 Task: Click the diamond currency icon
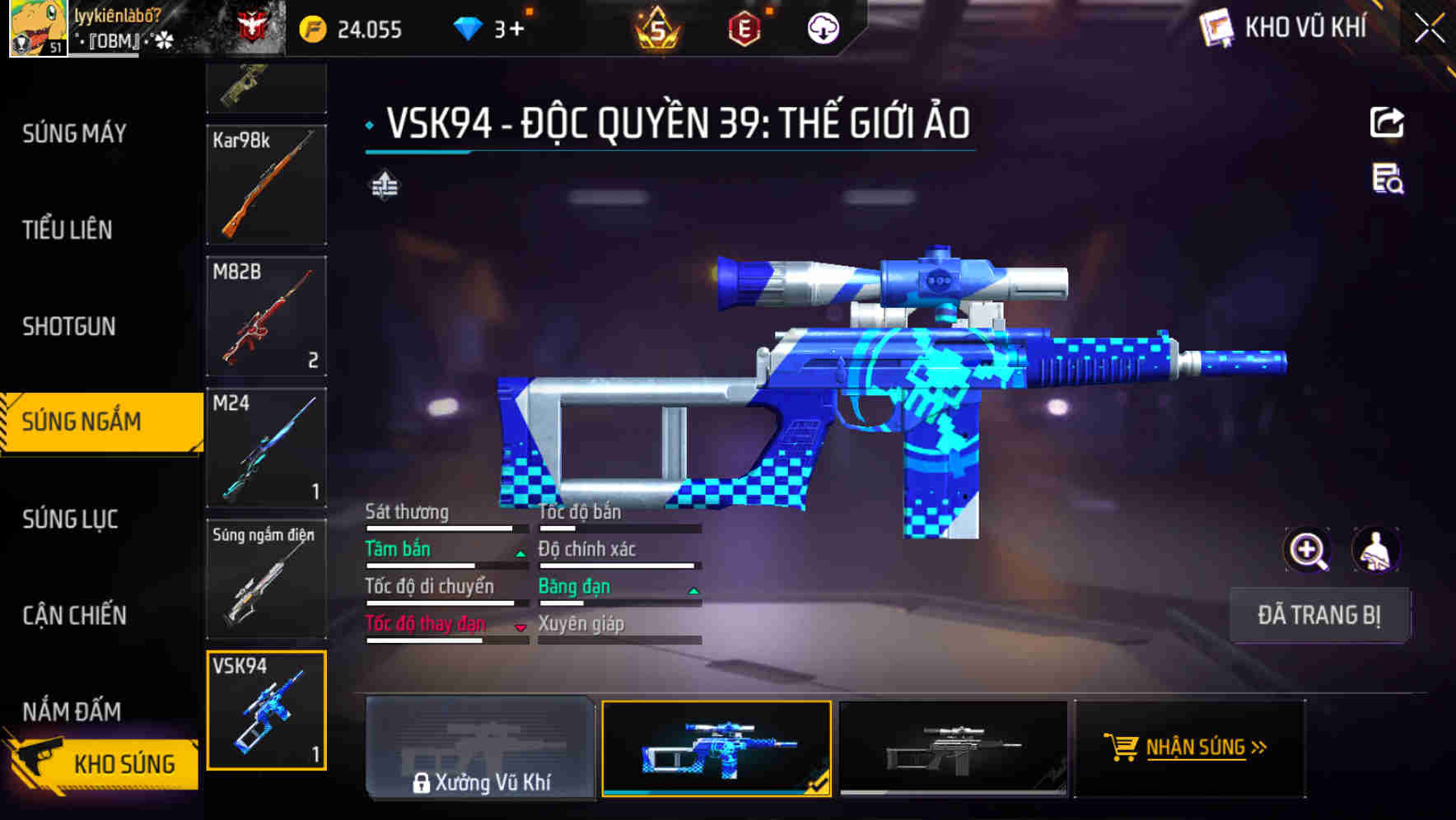[x=469, y=29]
